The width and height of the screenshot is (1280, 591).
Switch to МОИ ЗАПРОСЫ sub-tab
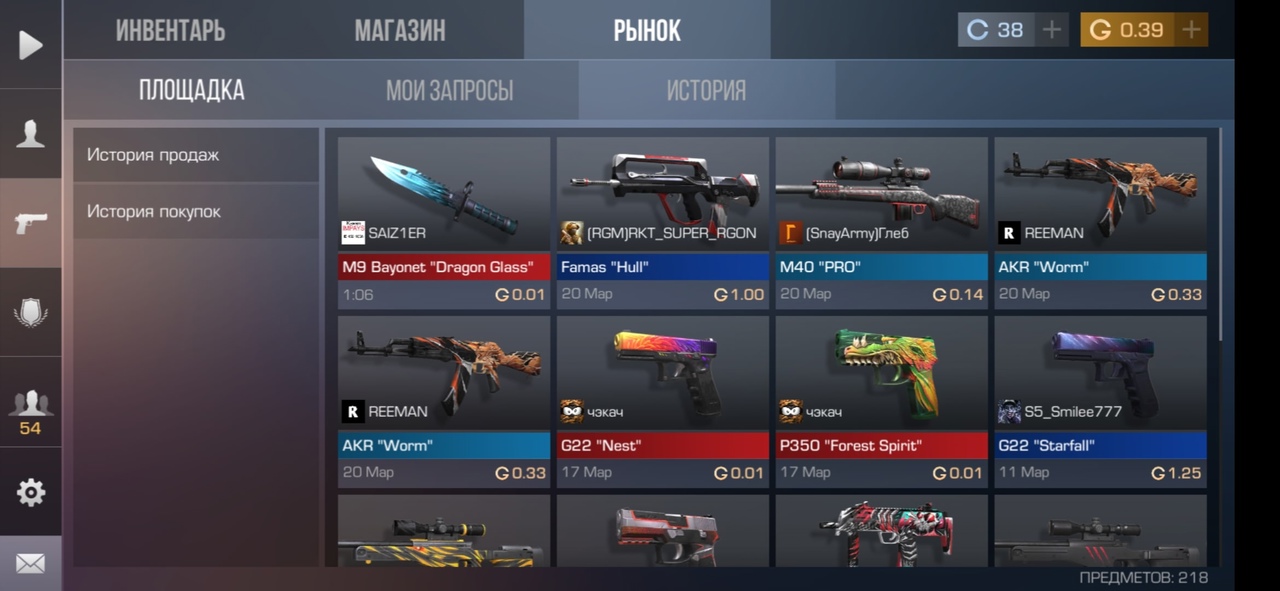(x=449, y=91)
